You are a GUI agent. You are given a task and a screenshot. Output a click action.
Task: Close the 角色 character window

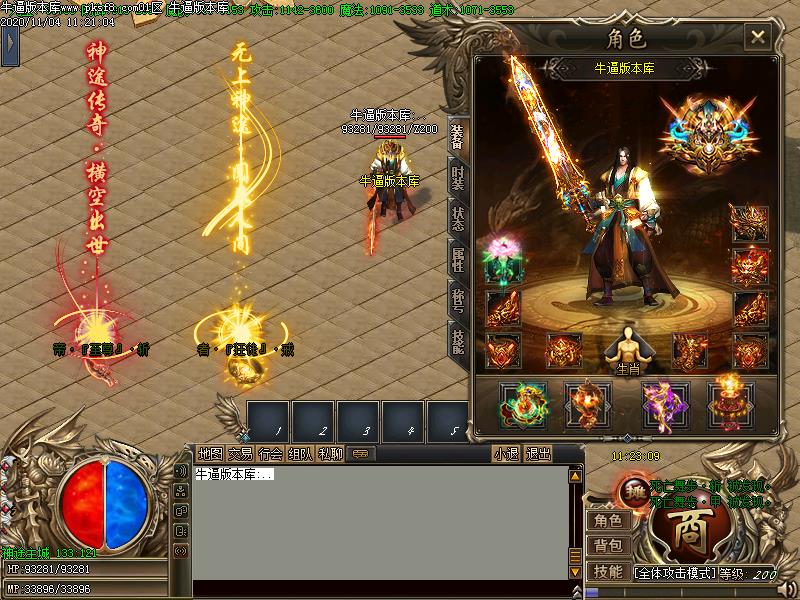tap(758, 38)
